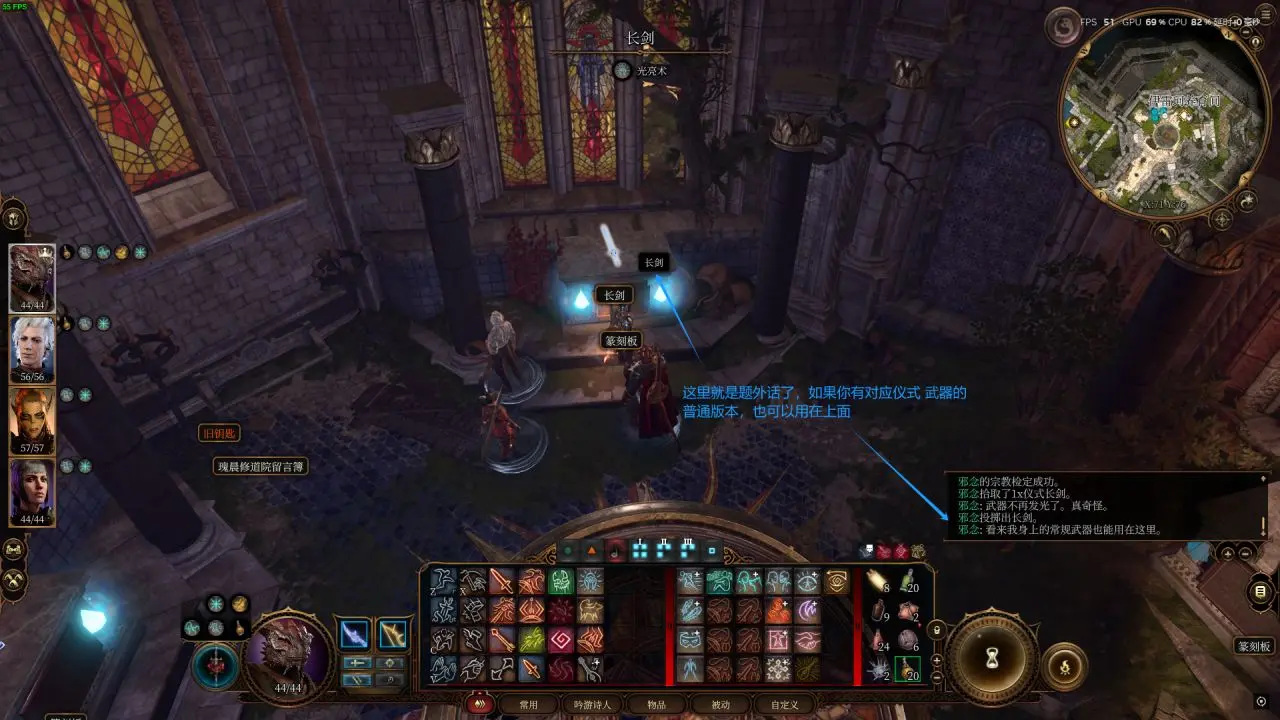Show the 被动 hotbar tab
The height and width of the screenshot is (720, 1280).
tap(720, 704)
